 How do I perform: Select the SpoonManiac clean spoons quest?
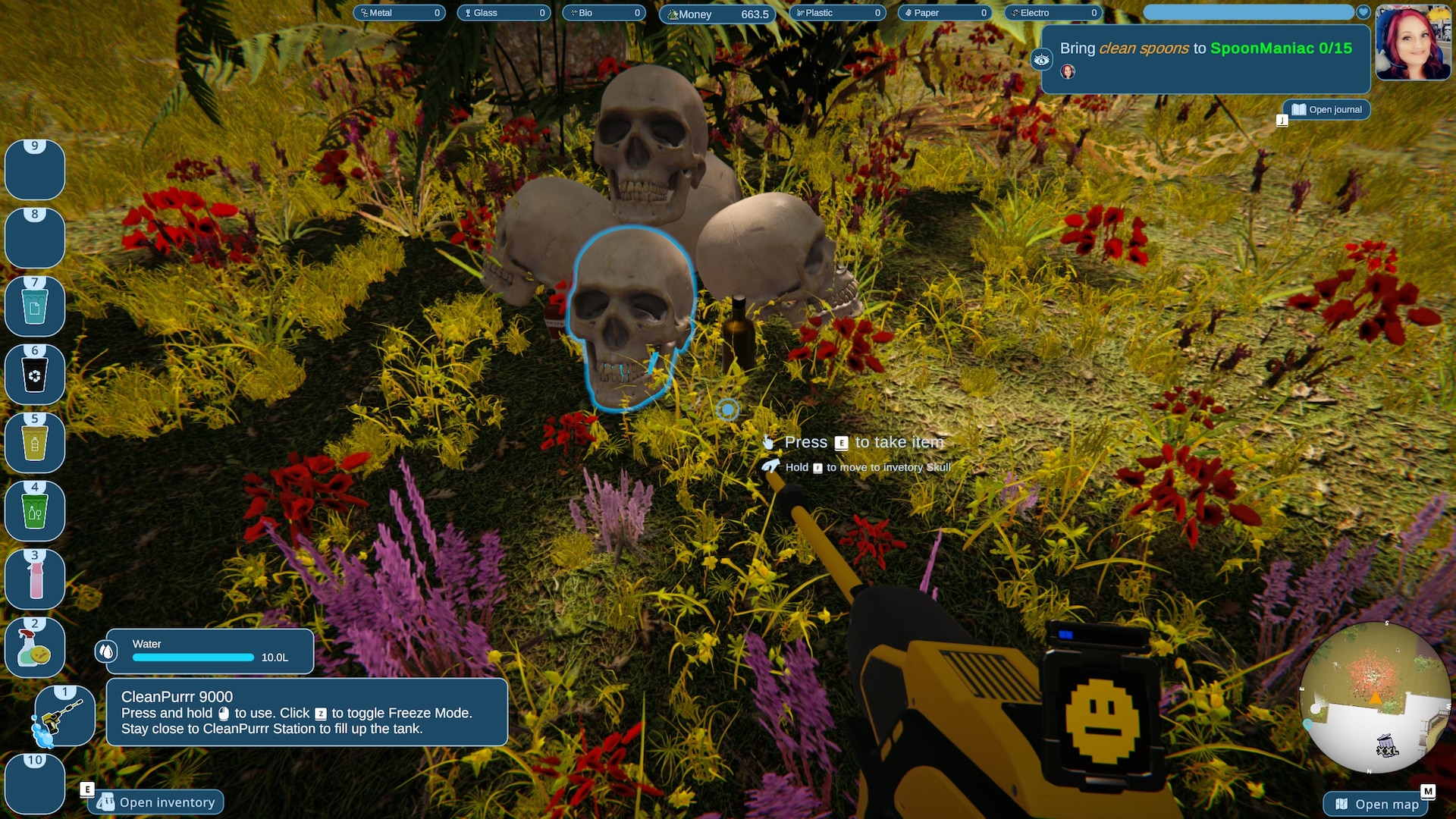pos(1205,49)
